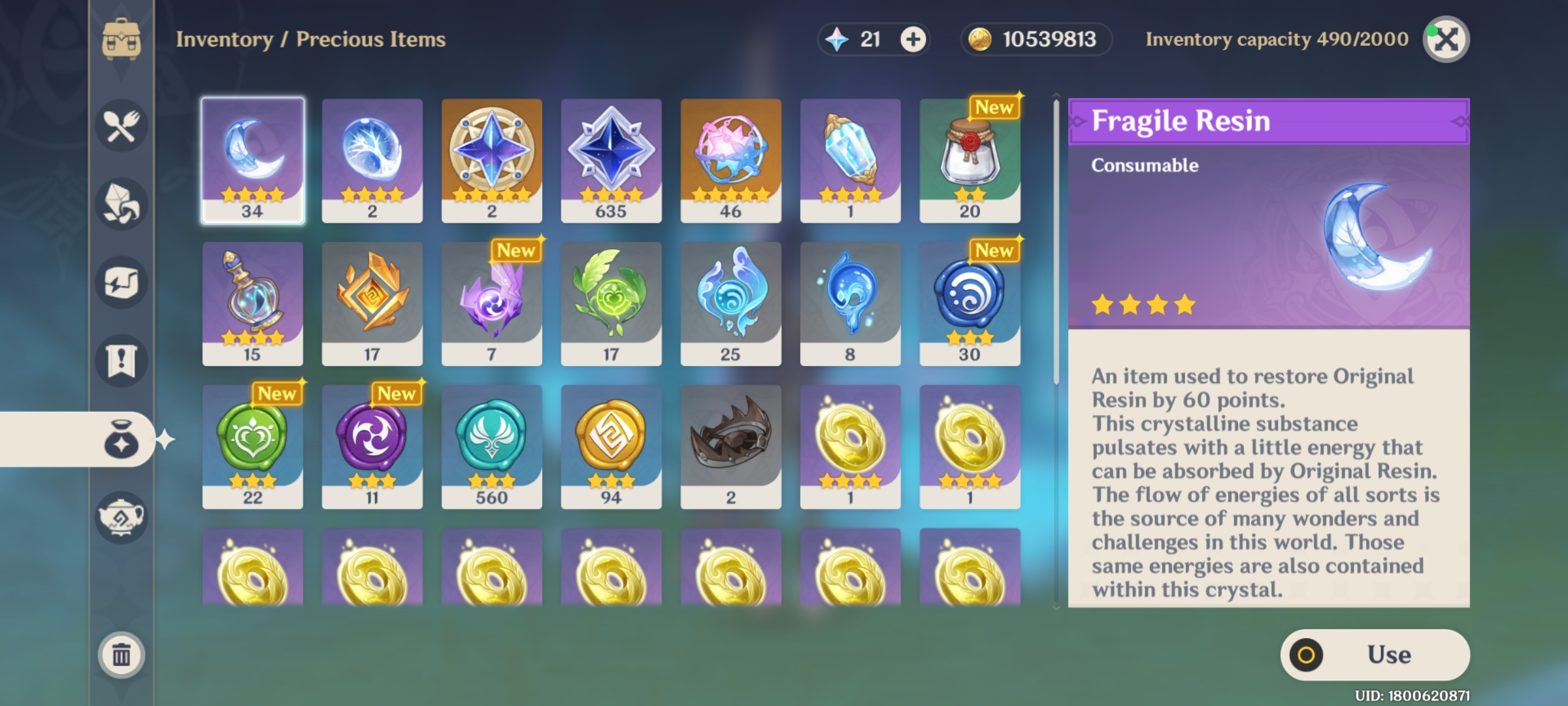The image size is (1568, 706).
Task: Select the Memory of Flames item
Action: [372, 301]
